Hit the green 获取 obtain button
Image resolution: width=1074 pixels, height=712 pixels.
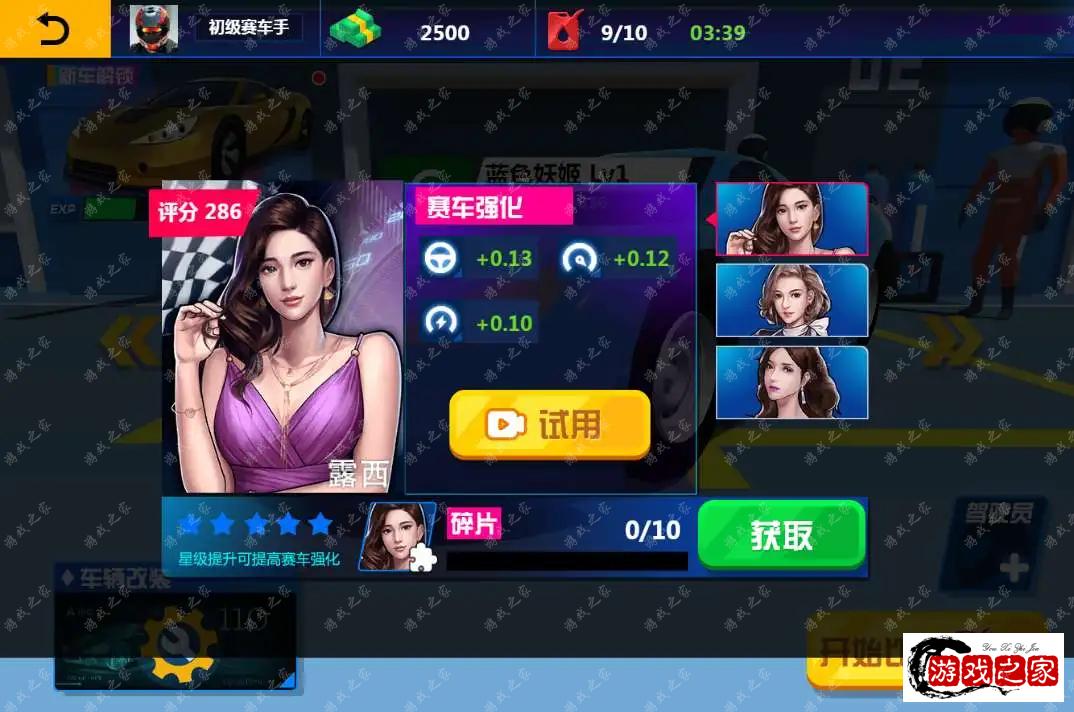point(781,535)
